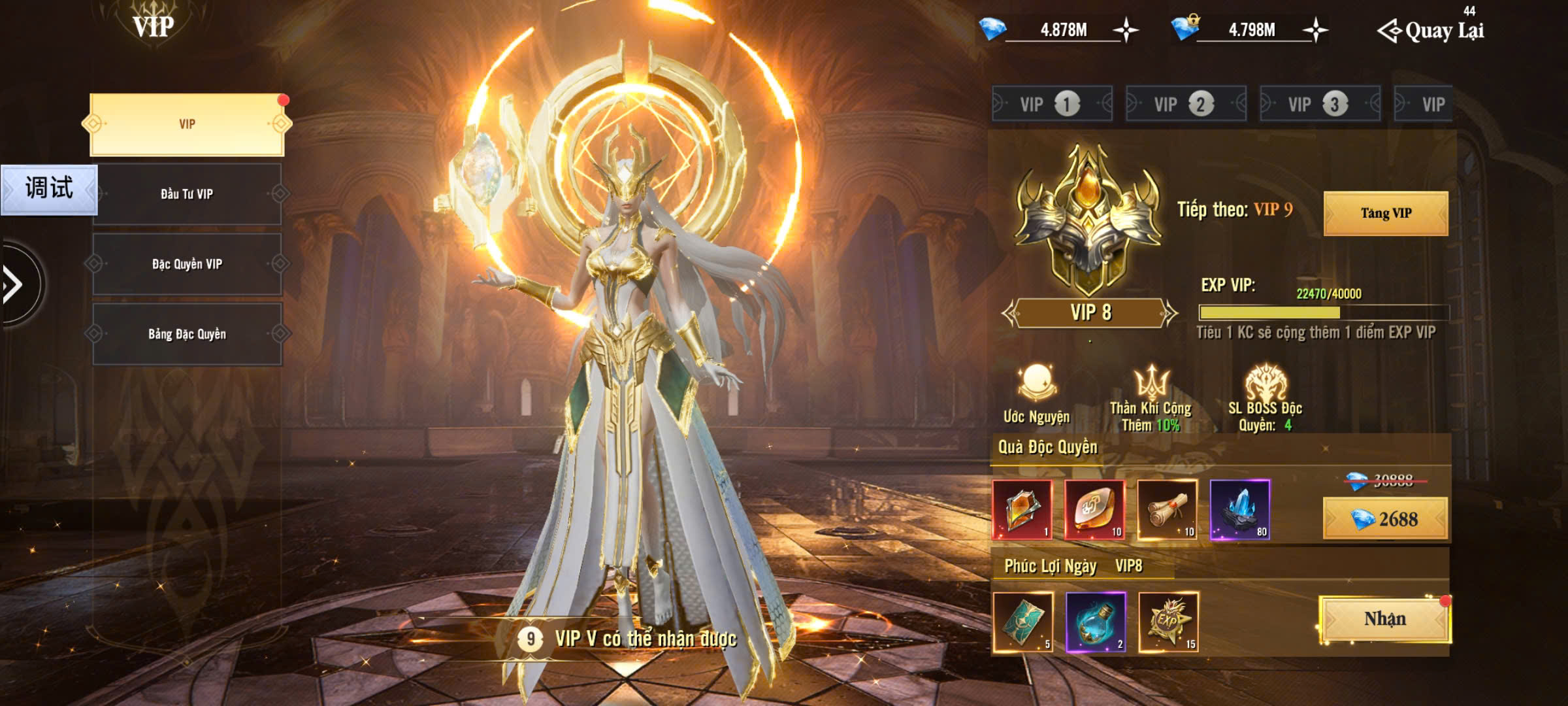
Task: Click the Tăng VIP button
Action: point(1385,213)
